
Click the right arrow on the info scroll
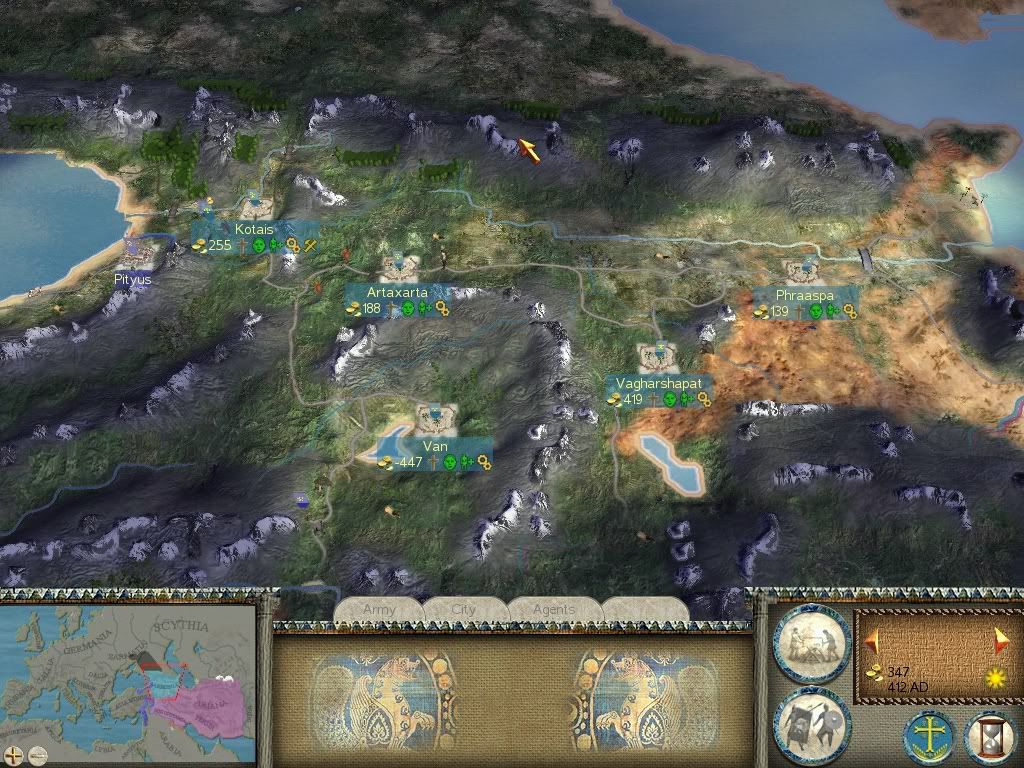click(x=1002, y=641)
